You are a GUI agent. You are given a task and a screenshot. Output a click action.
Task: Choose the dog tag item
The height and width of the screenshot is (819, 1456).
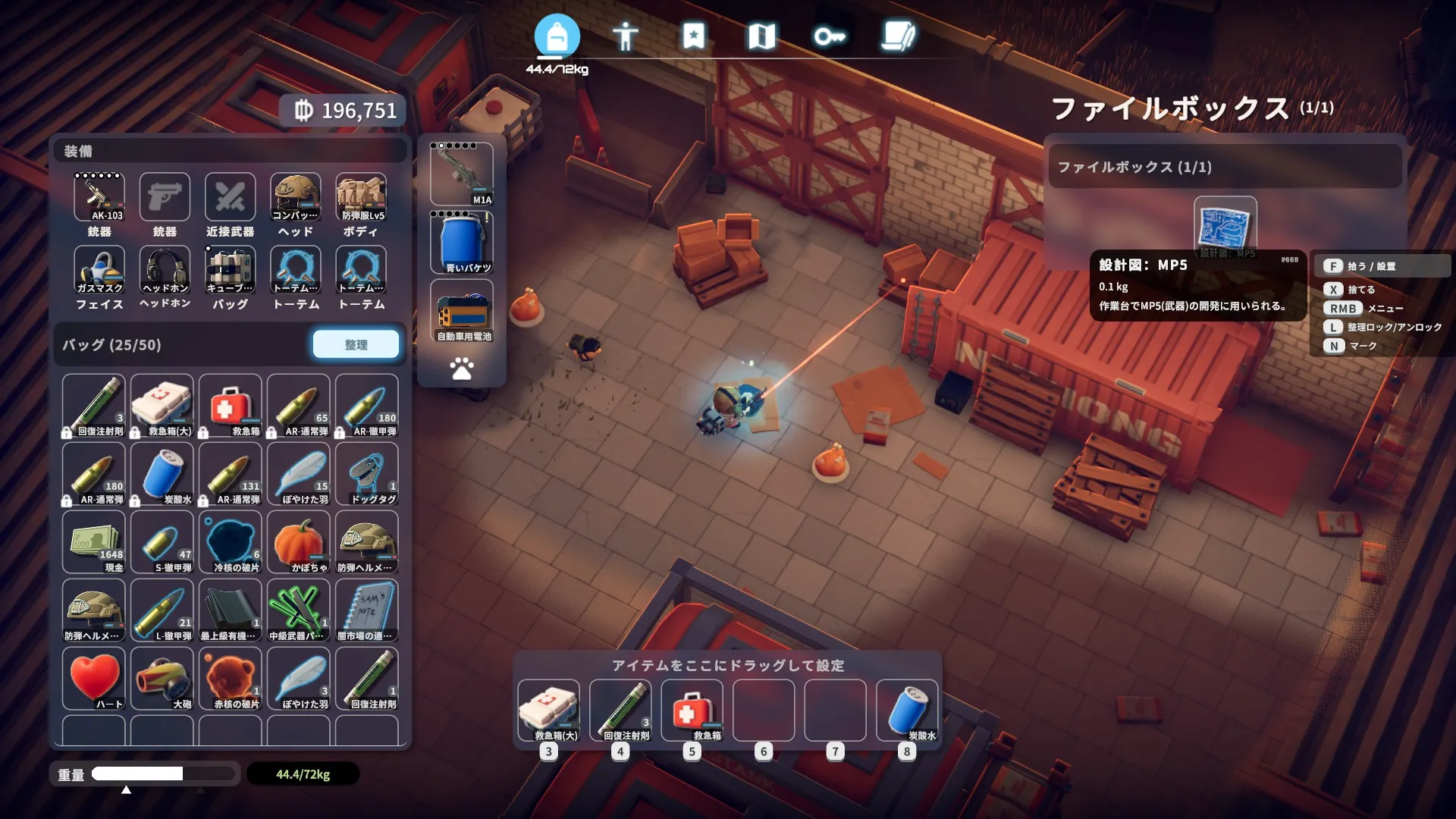coord(367,473)
